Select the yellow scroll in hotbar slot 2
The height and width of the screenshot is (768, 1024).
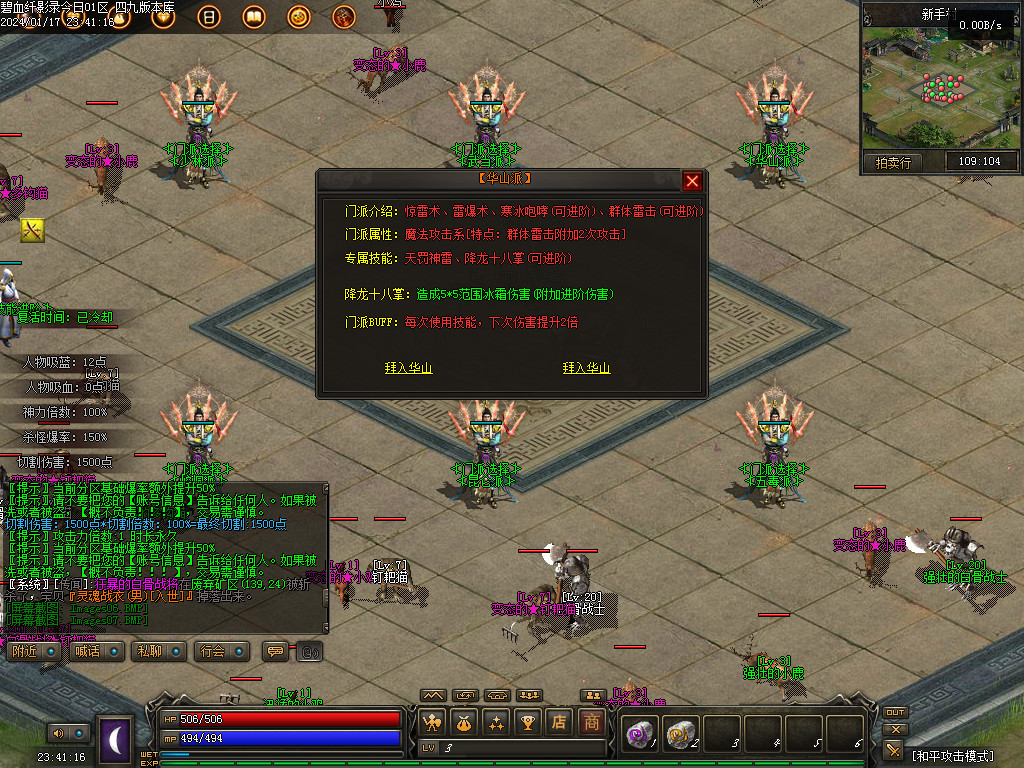679,734
